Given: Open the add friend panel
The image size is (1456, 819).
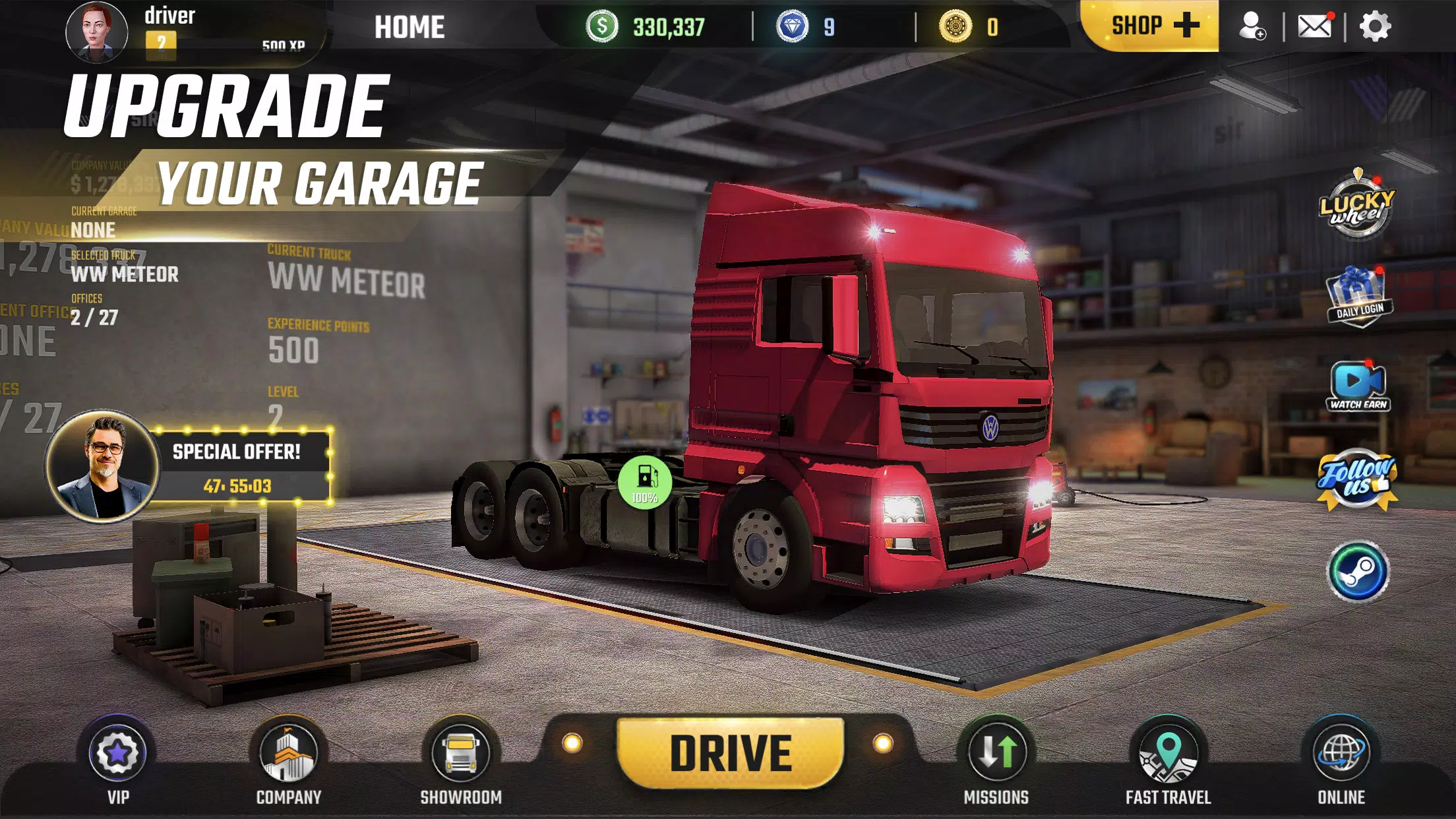Looking at the screenshot, I should [x=1254, y=27].
